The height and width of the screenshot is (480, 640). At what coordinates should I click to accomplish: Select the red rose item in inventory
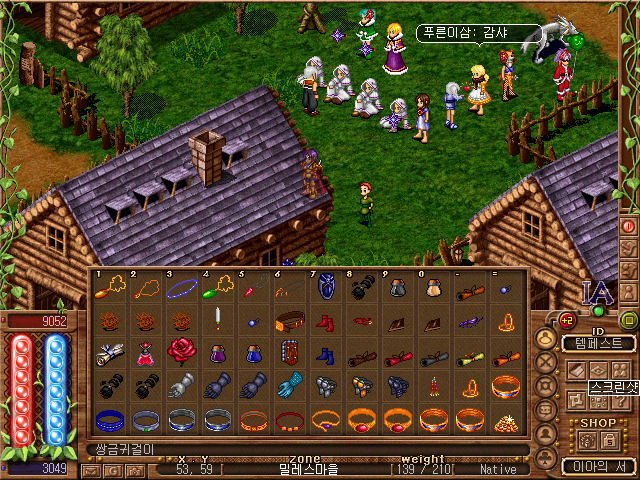(182, 353)
